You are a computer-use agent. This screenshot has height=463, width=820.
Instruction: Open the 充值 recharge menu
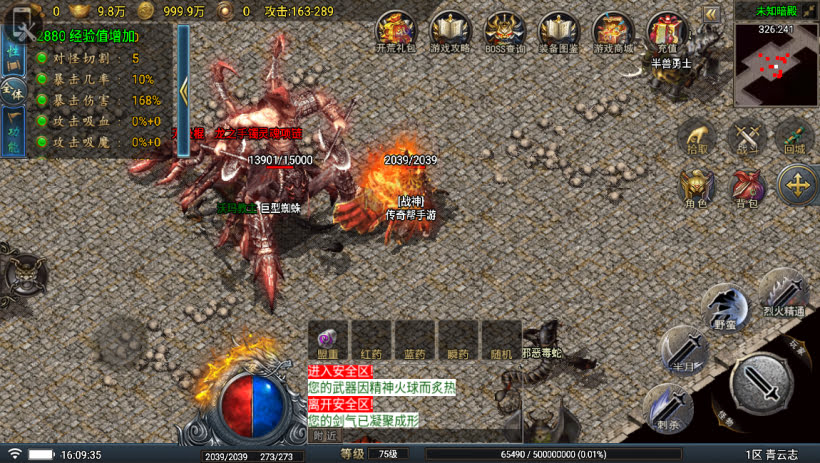pyautogui.click(x=666, y=31)
